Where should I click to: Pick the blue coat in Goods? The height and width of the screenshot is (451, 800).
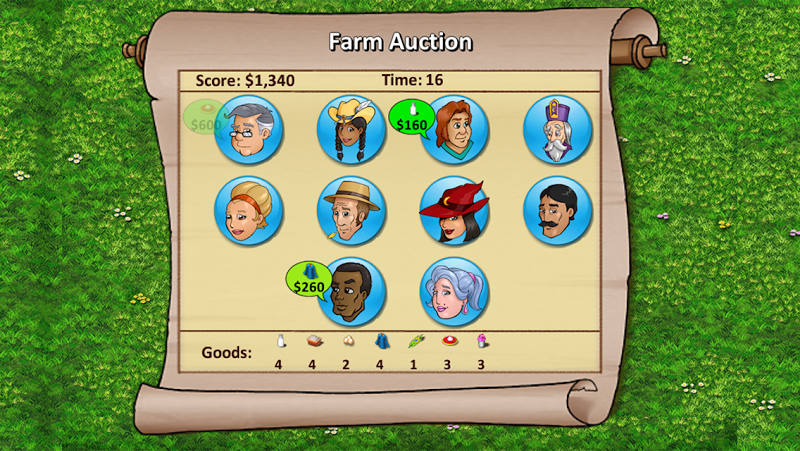pos(381,341)
